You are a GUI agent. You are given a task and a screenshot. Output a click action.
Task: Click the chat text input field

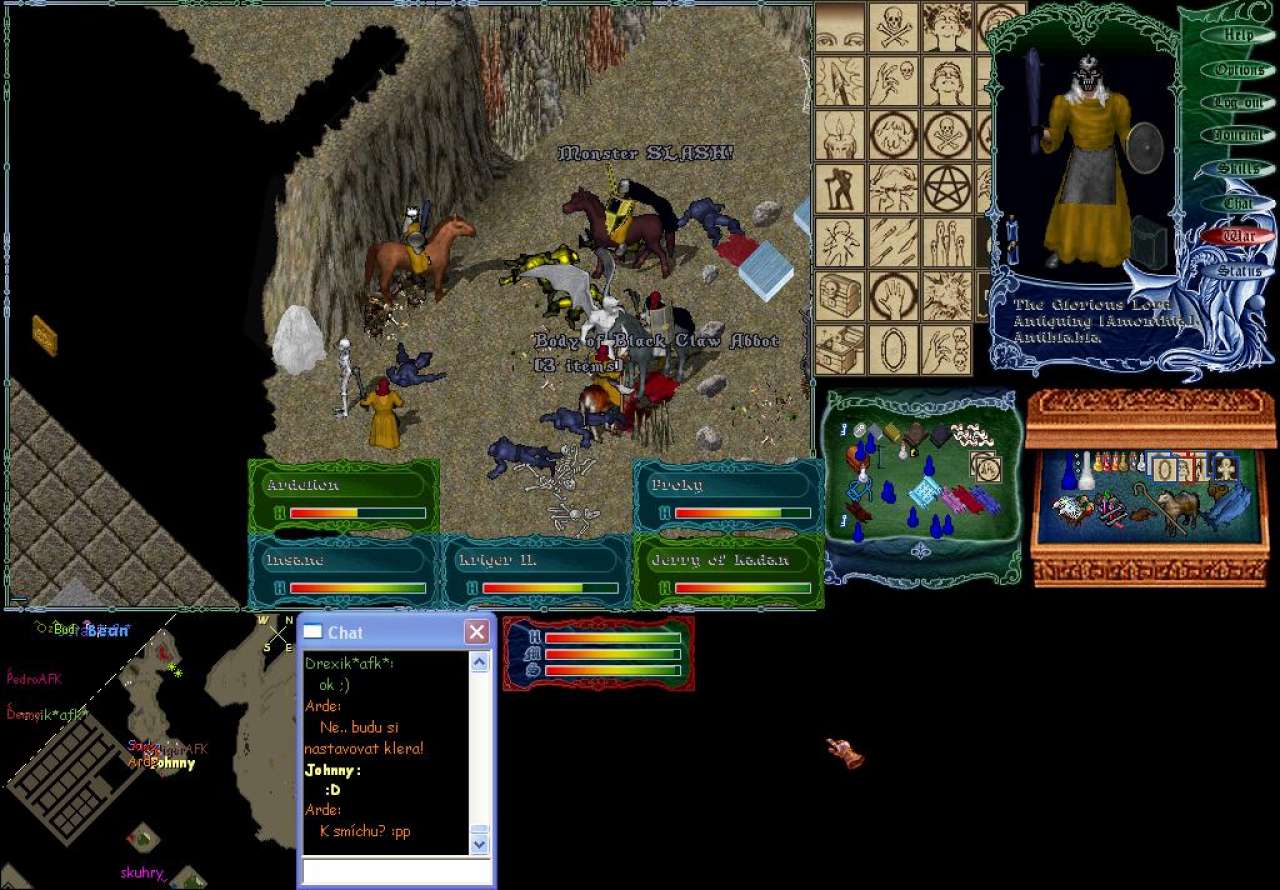pos(397,871)
